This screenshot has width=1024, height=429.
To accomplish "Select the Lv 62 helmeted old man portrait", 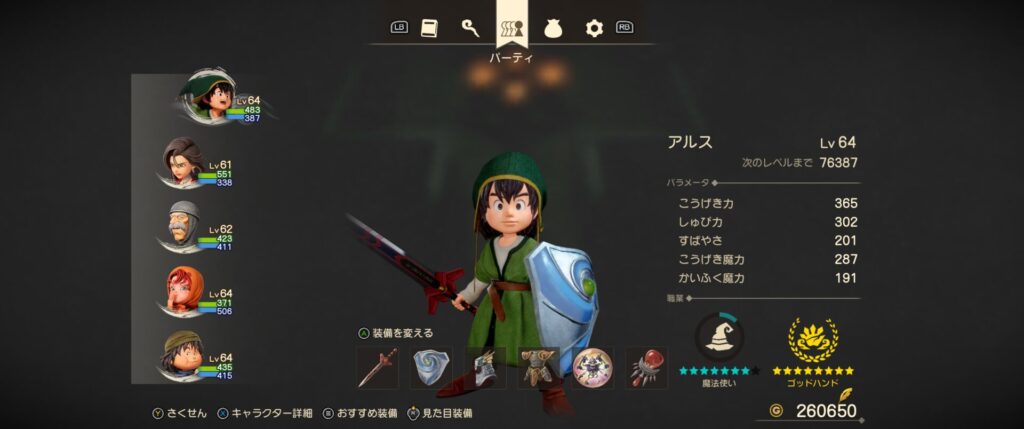I will point(182,228).
